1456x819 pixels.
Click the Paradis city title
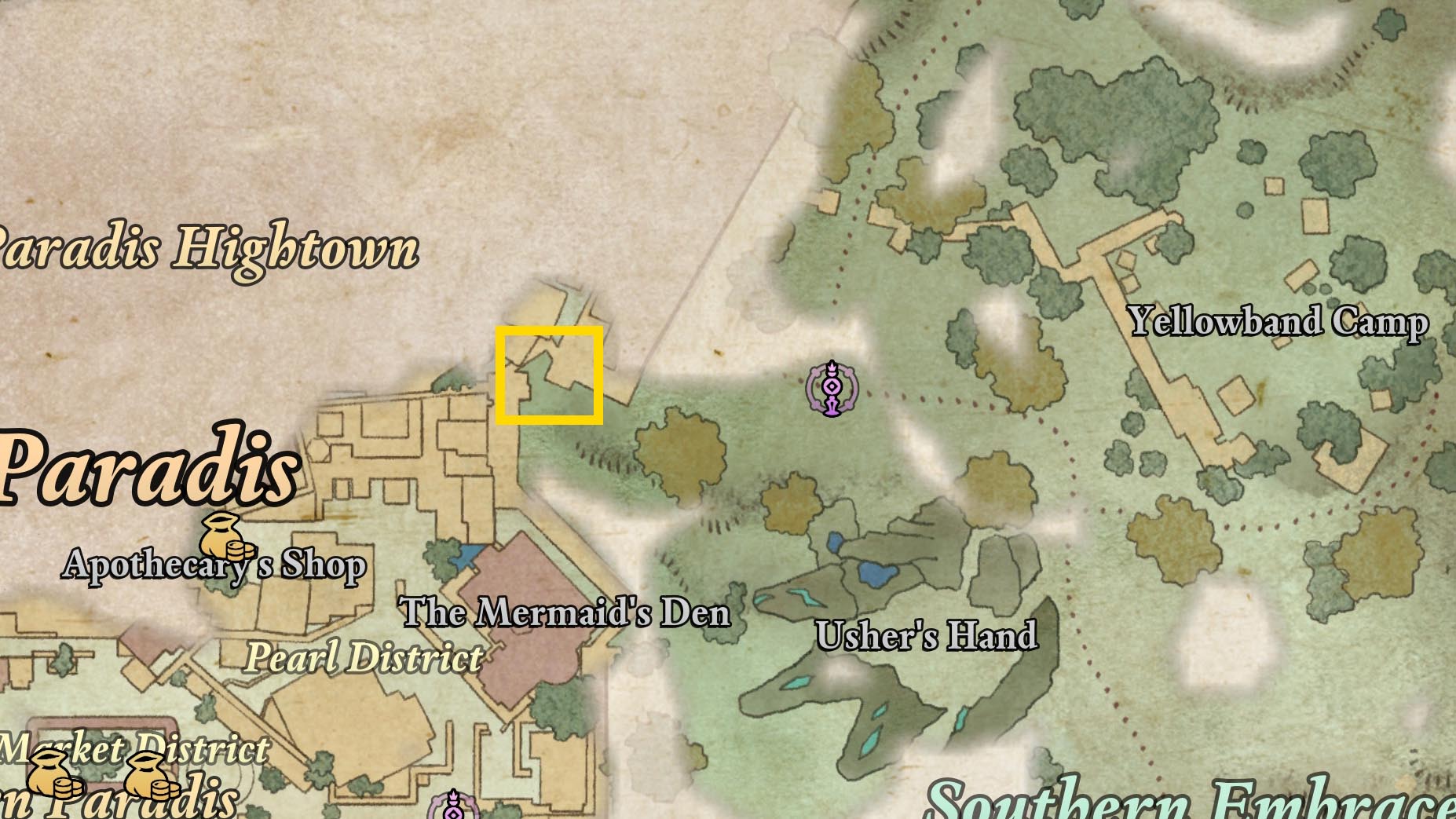click(x=145, y=471)
